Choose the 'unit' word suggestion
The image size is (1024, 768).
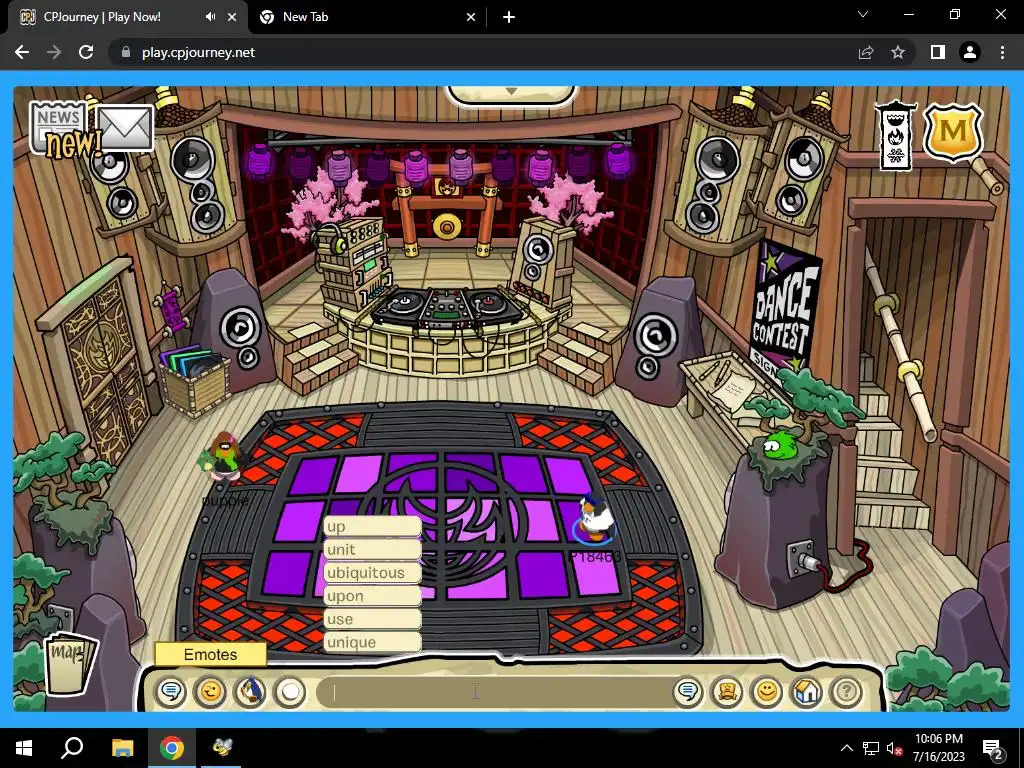pos(372,549)
